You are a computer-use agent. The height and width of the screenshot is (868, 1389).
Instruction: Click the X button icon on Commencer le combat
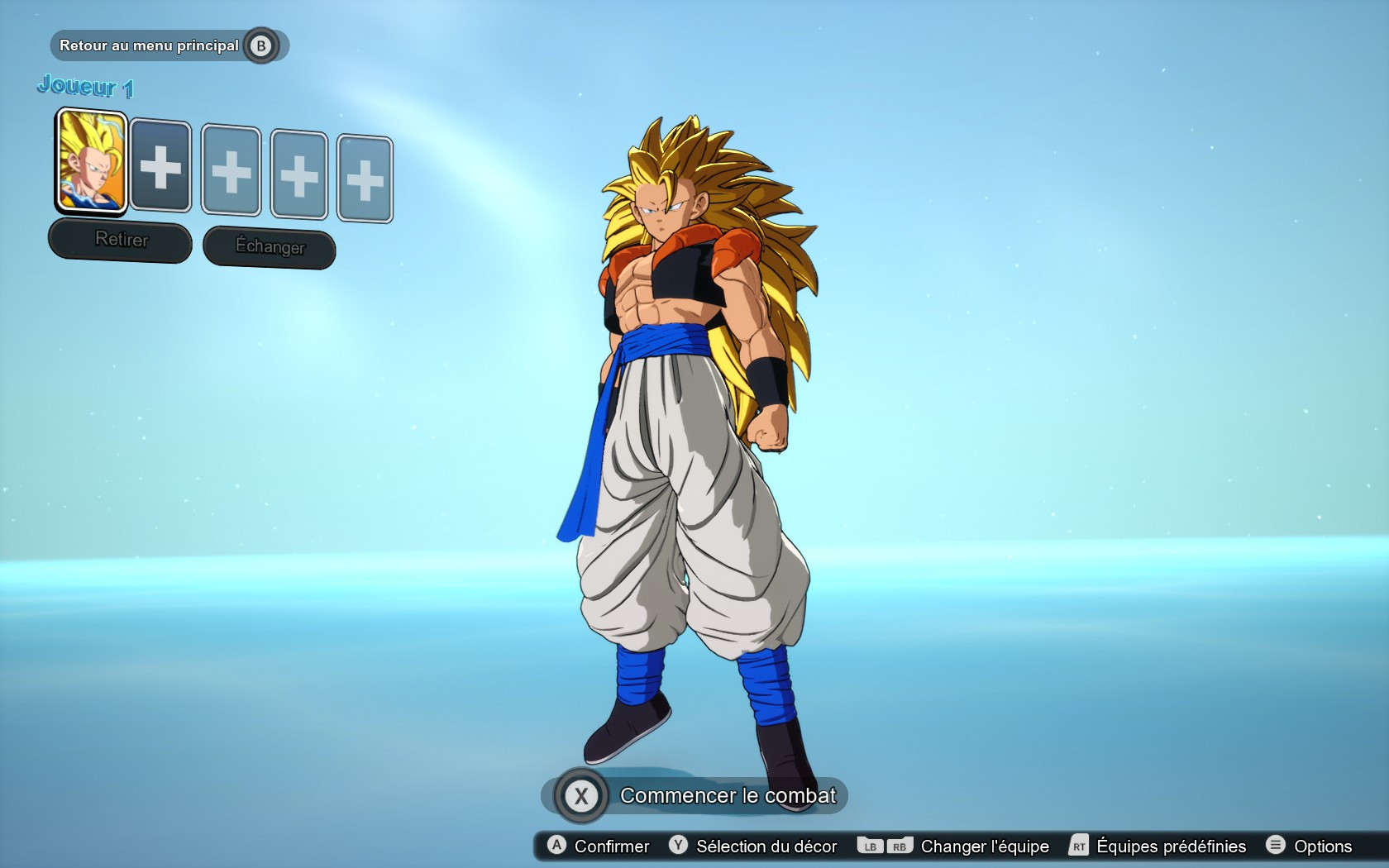click(583, 796)
